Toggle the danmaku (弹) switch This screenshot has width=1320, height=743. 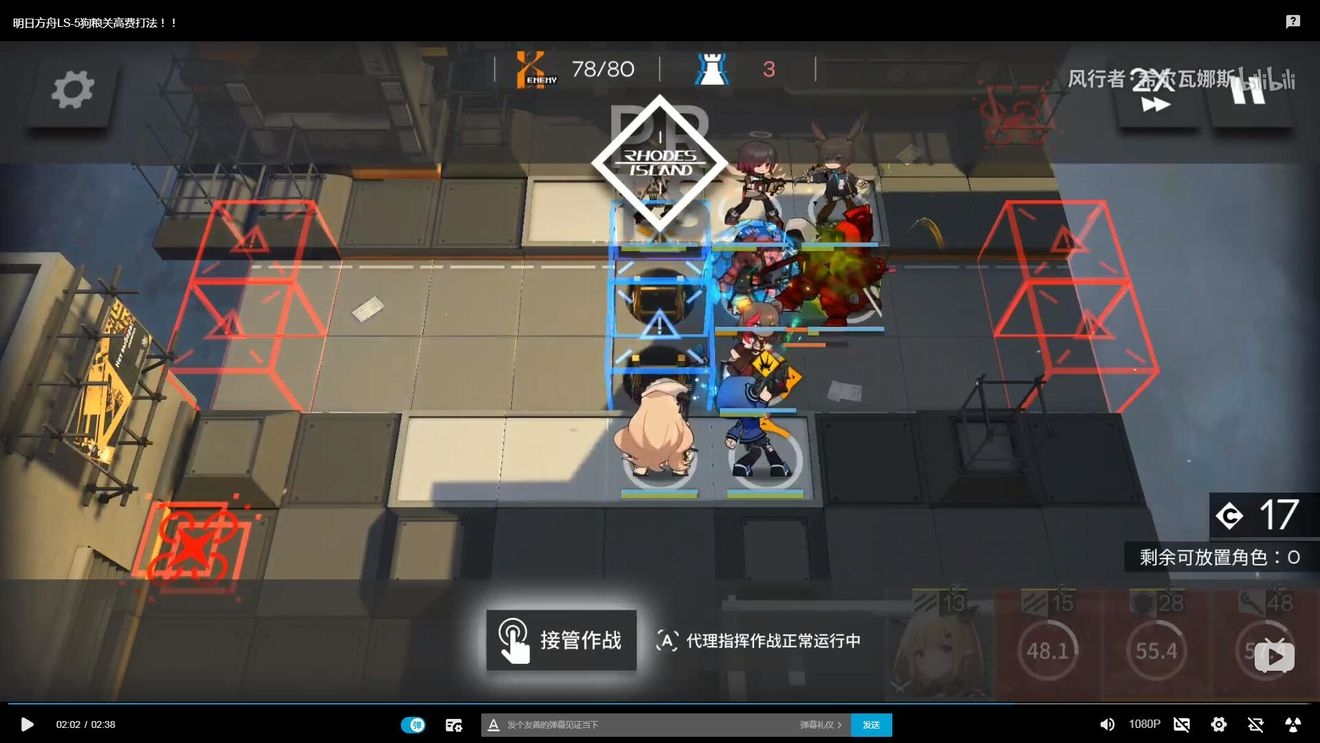coord(413,724)
